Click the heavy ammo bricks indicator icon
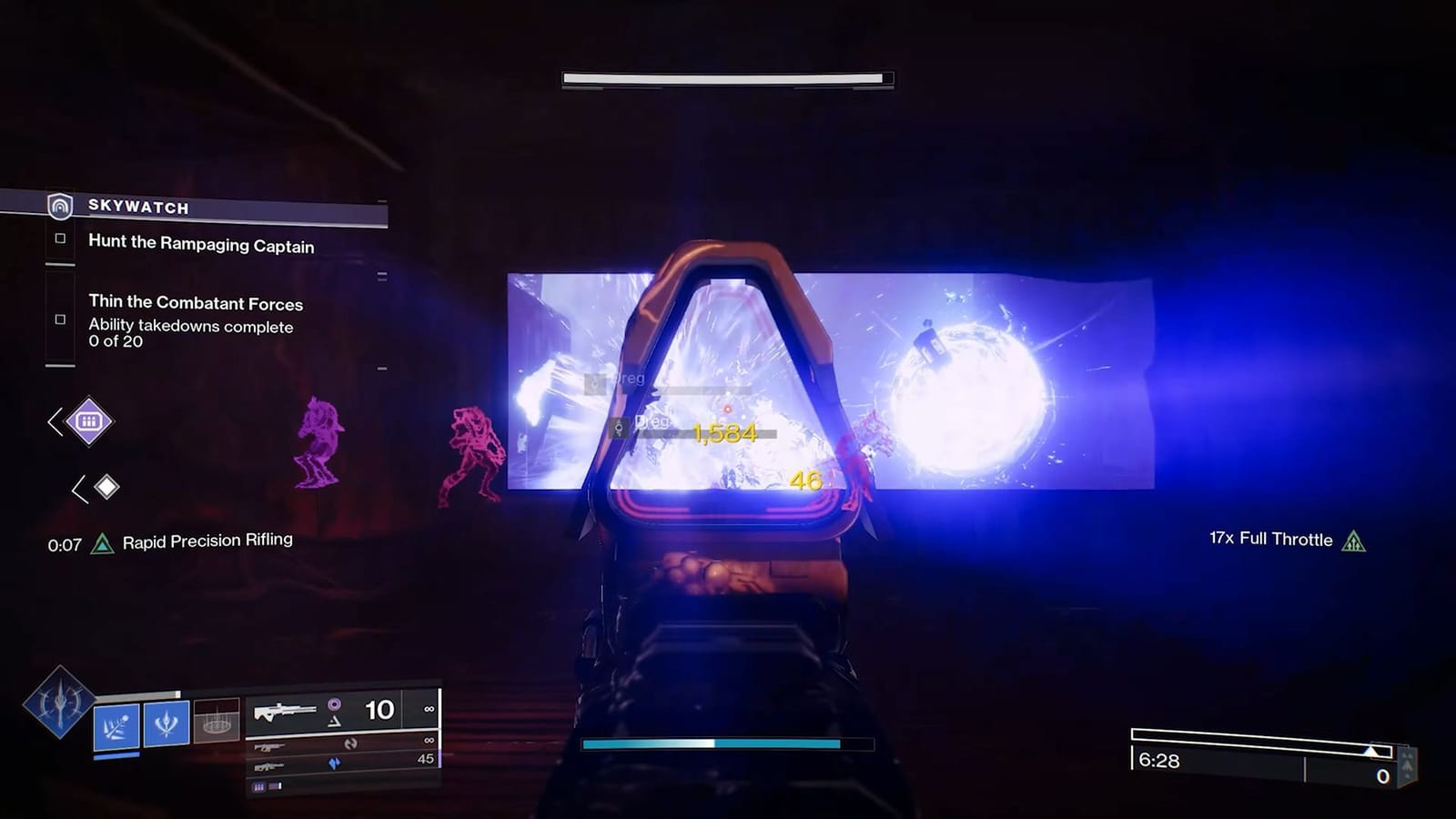Image resolution: width=1456 pixels, height=819 pixels. coord(259,786)
